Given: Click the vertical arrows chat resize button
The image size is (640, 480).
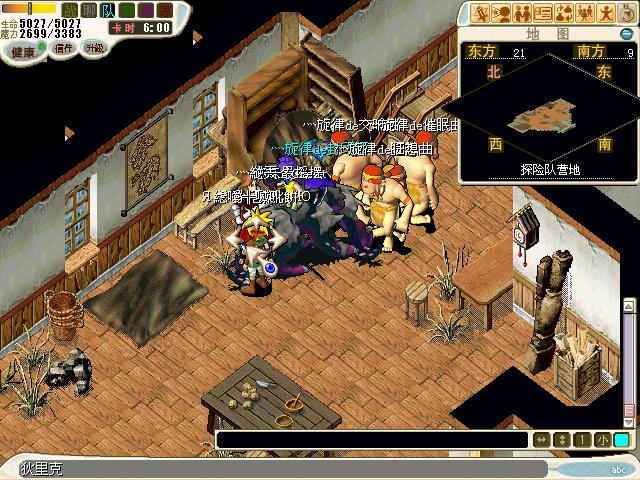Looking at the screenshot, I should 562,440.
